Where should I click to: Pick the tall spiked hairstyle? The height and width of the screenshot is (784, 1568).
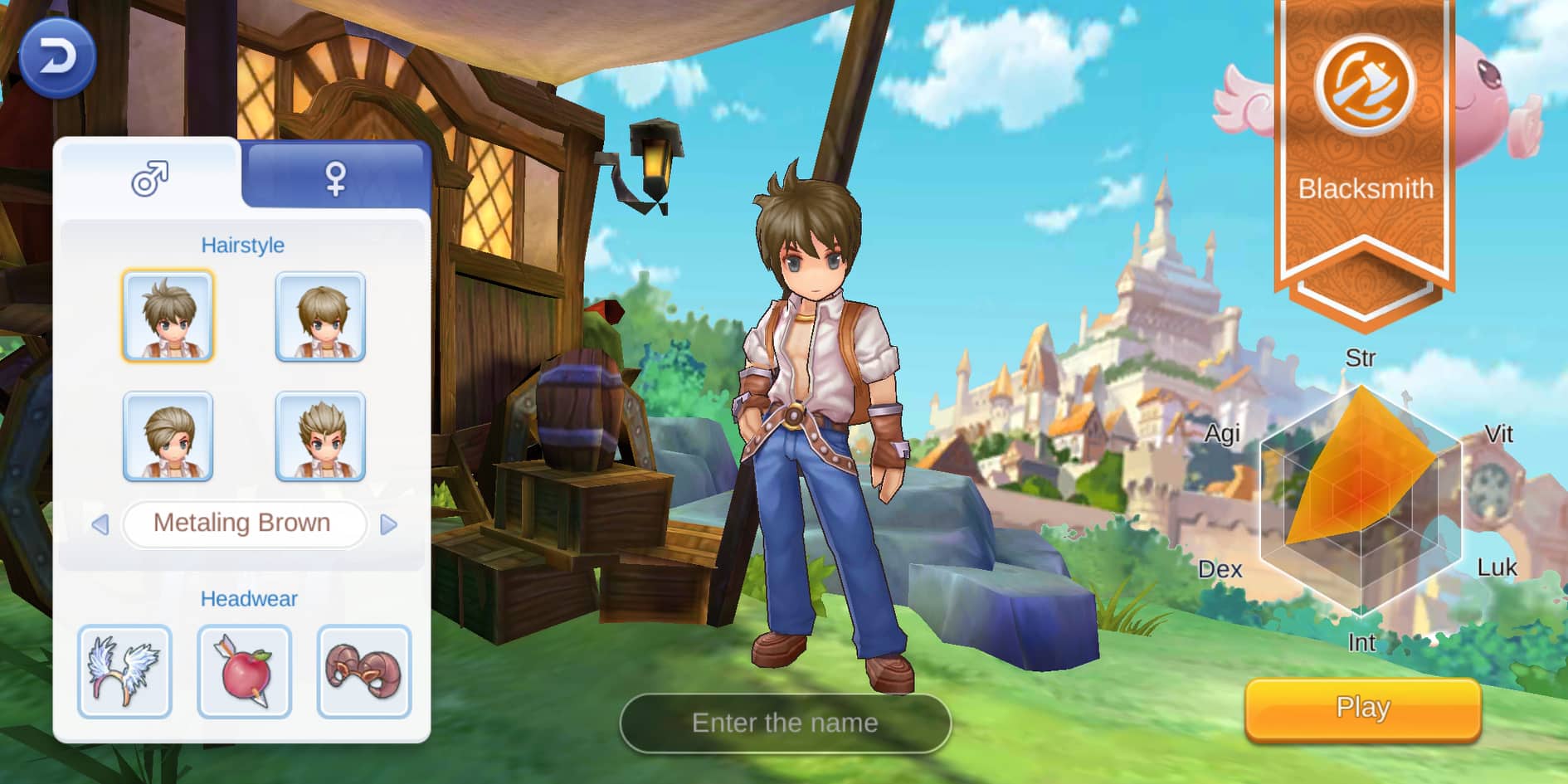[318, 435]
